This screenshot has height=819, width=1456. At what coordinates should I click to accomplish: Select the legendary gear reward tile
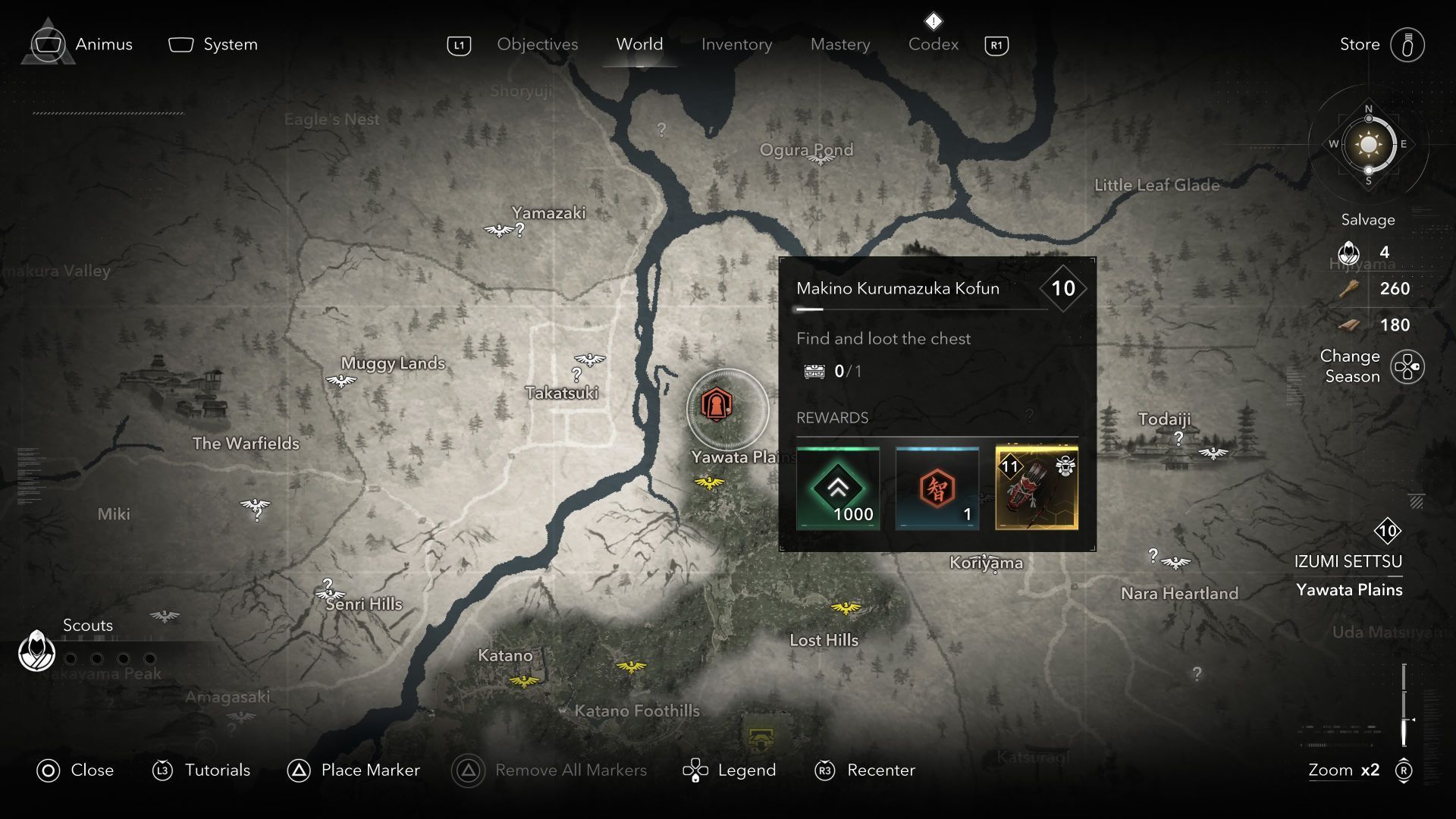point(1037,488)
